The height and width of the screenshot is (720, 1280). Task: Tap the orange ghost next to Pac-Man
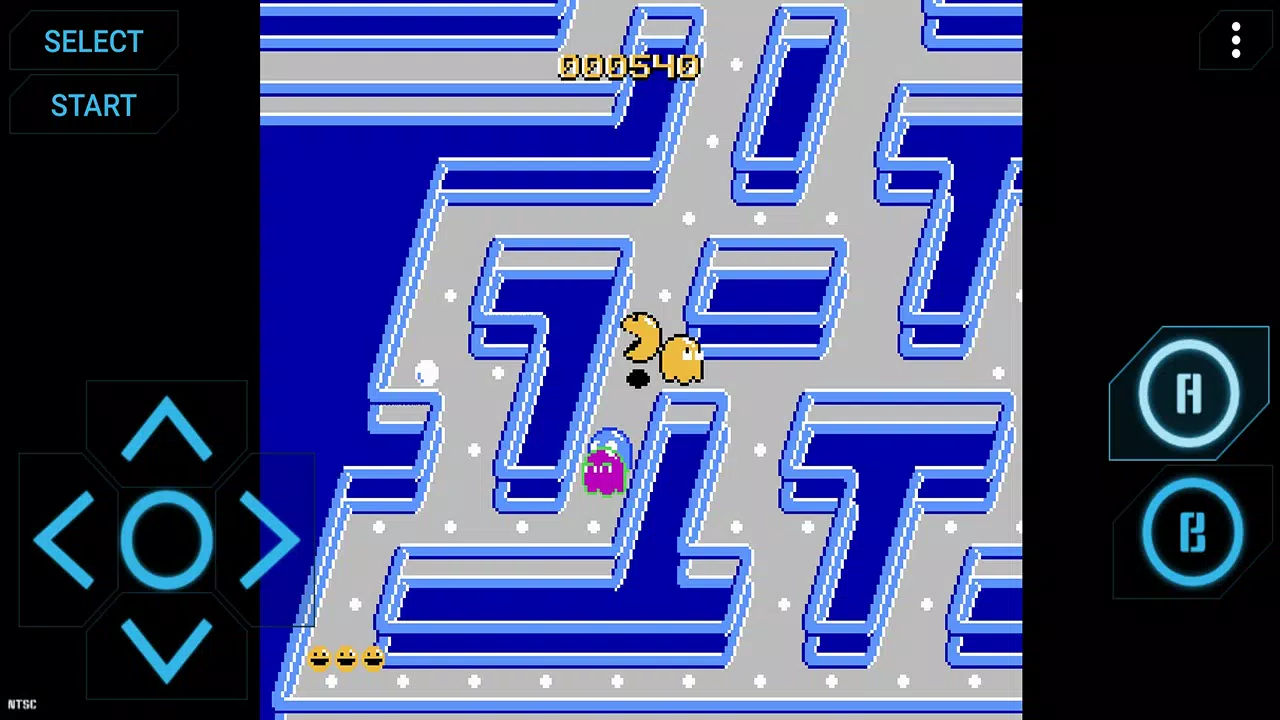pyautogui.click(x=683, y=360)
